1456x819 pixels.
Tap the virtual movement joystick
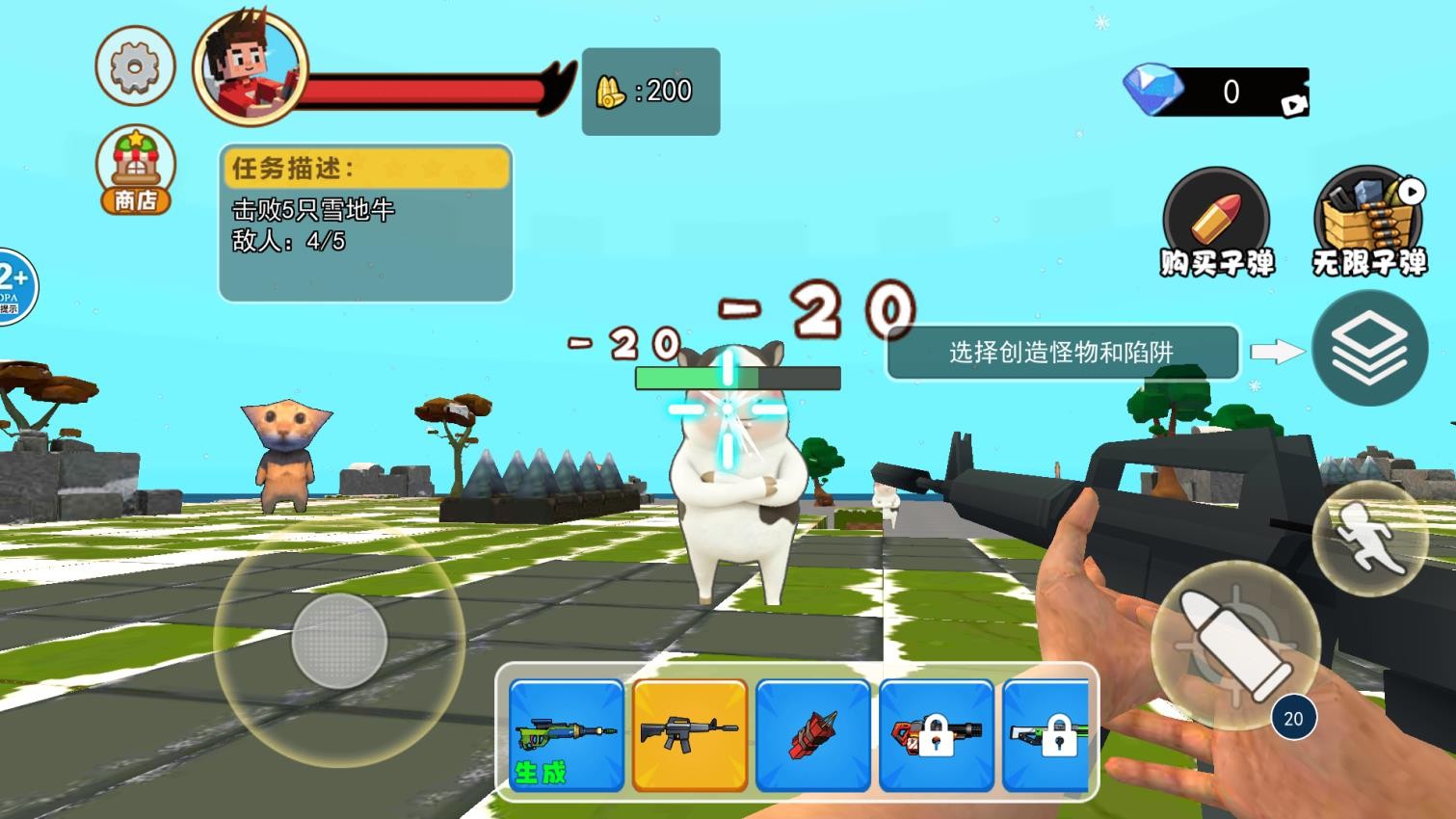point(339,641)
